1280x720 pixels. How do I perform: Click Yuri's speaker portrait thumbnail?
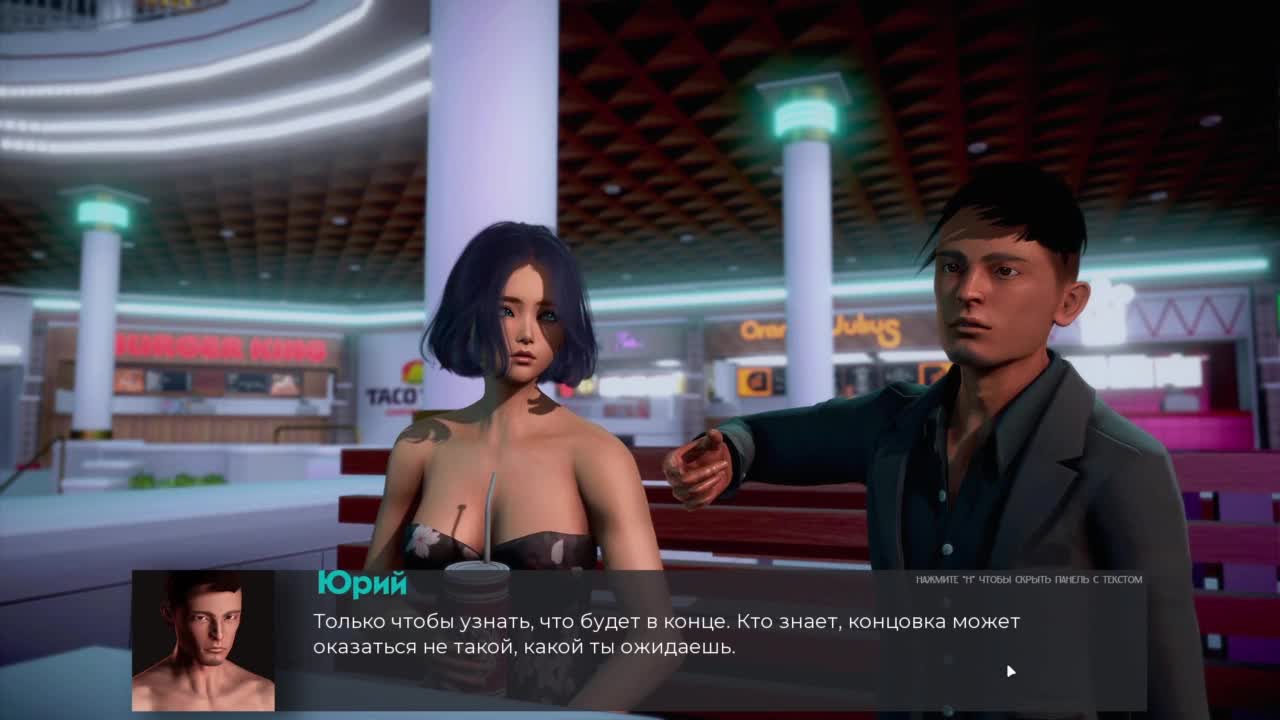pos(203,641)
